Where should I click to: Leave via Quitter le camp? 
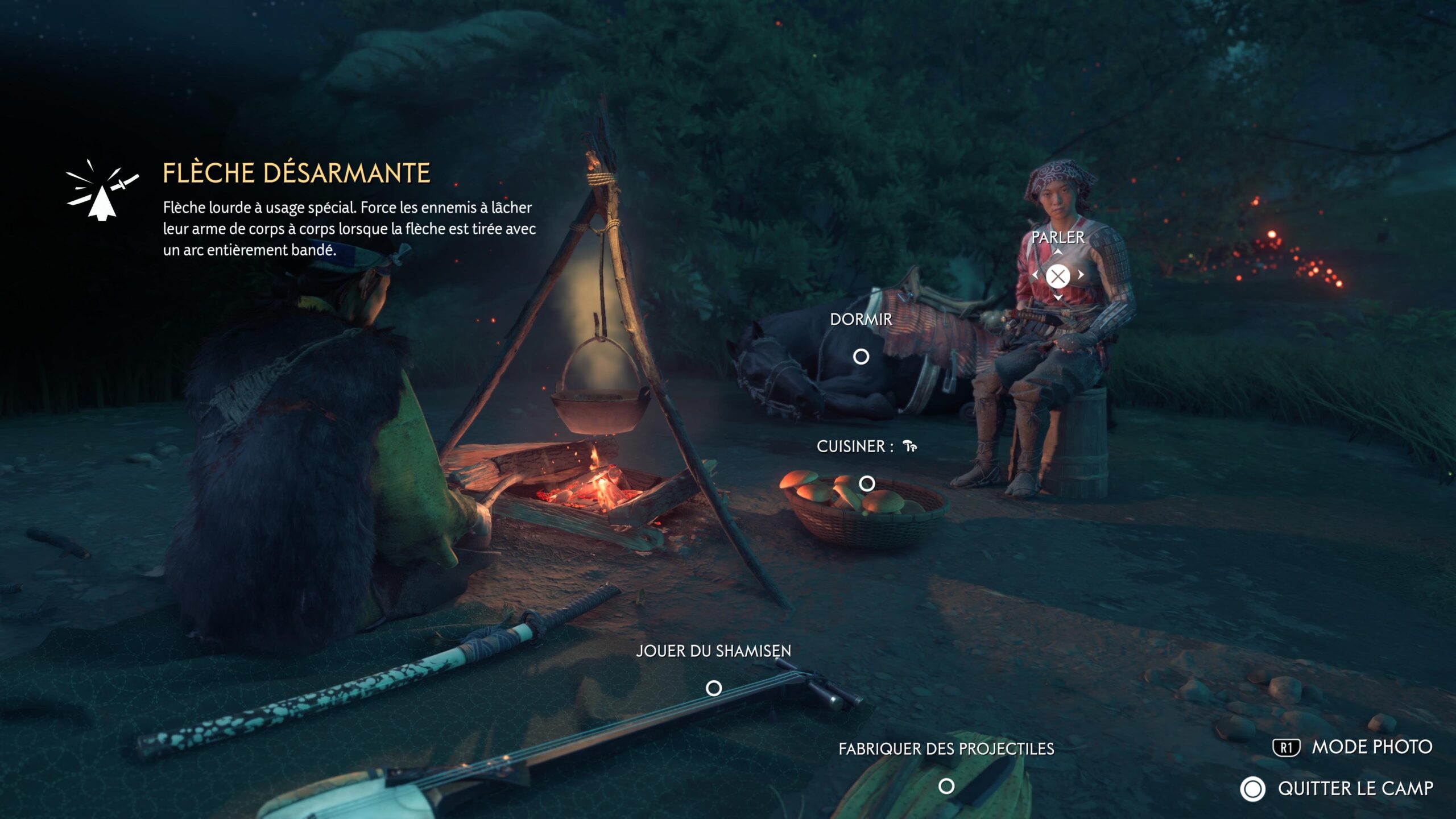[1337, 789]
